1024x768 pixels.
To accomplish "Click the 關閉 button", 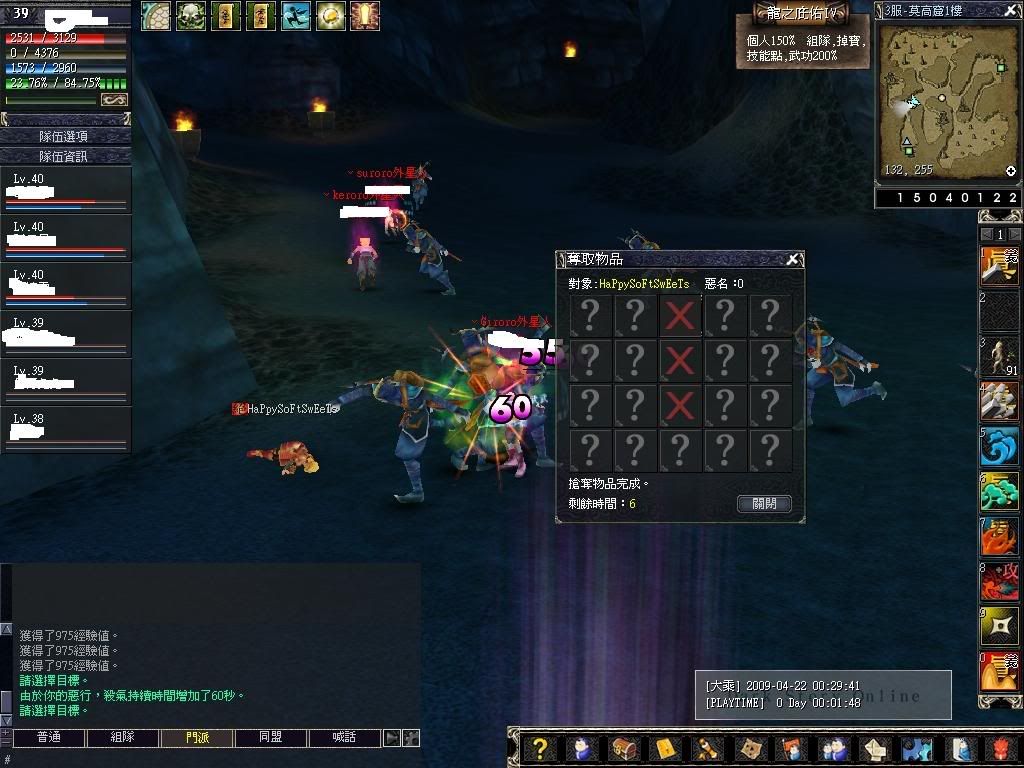I will click(x=764, y=504).
